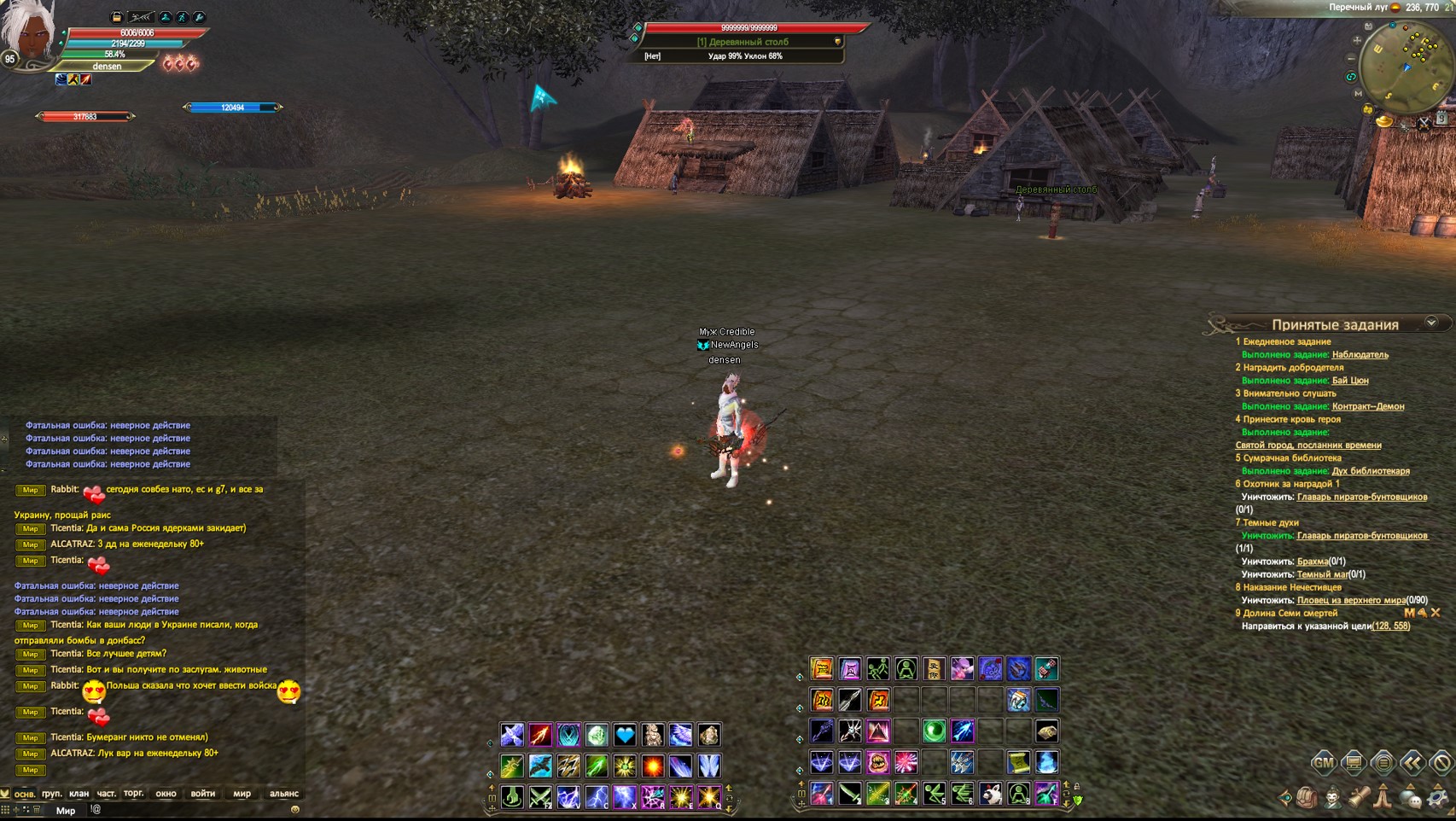
Task: Activate the orange sun burst skill
Action: pyautogui.click(x=653, y=766)
